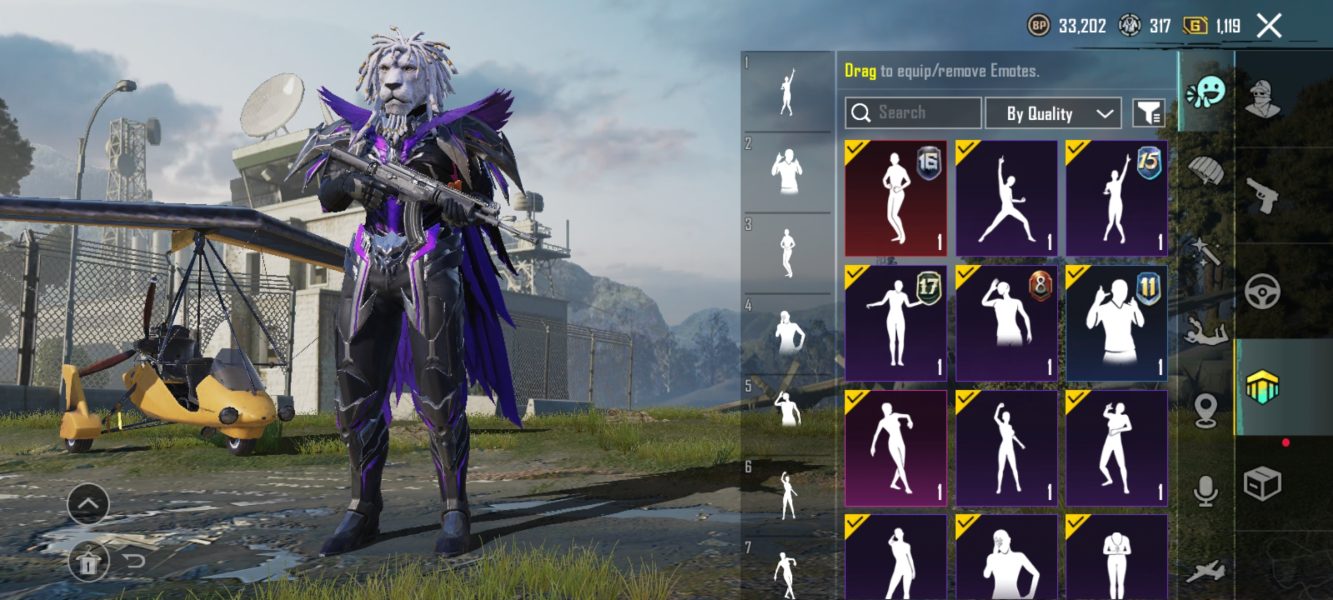Image resolution: width=1333 pixels, height=600 pixels.
Task: Open the box crate tab
Action: click(1263, 484)
